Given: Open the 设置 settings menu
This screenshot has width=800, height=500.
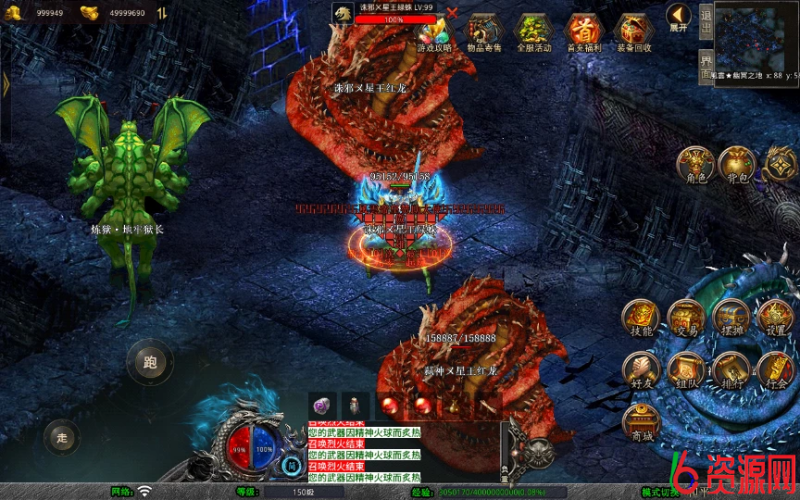Looking at the screenshot, I should click(x=776, y=316).
